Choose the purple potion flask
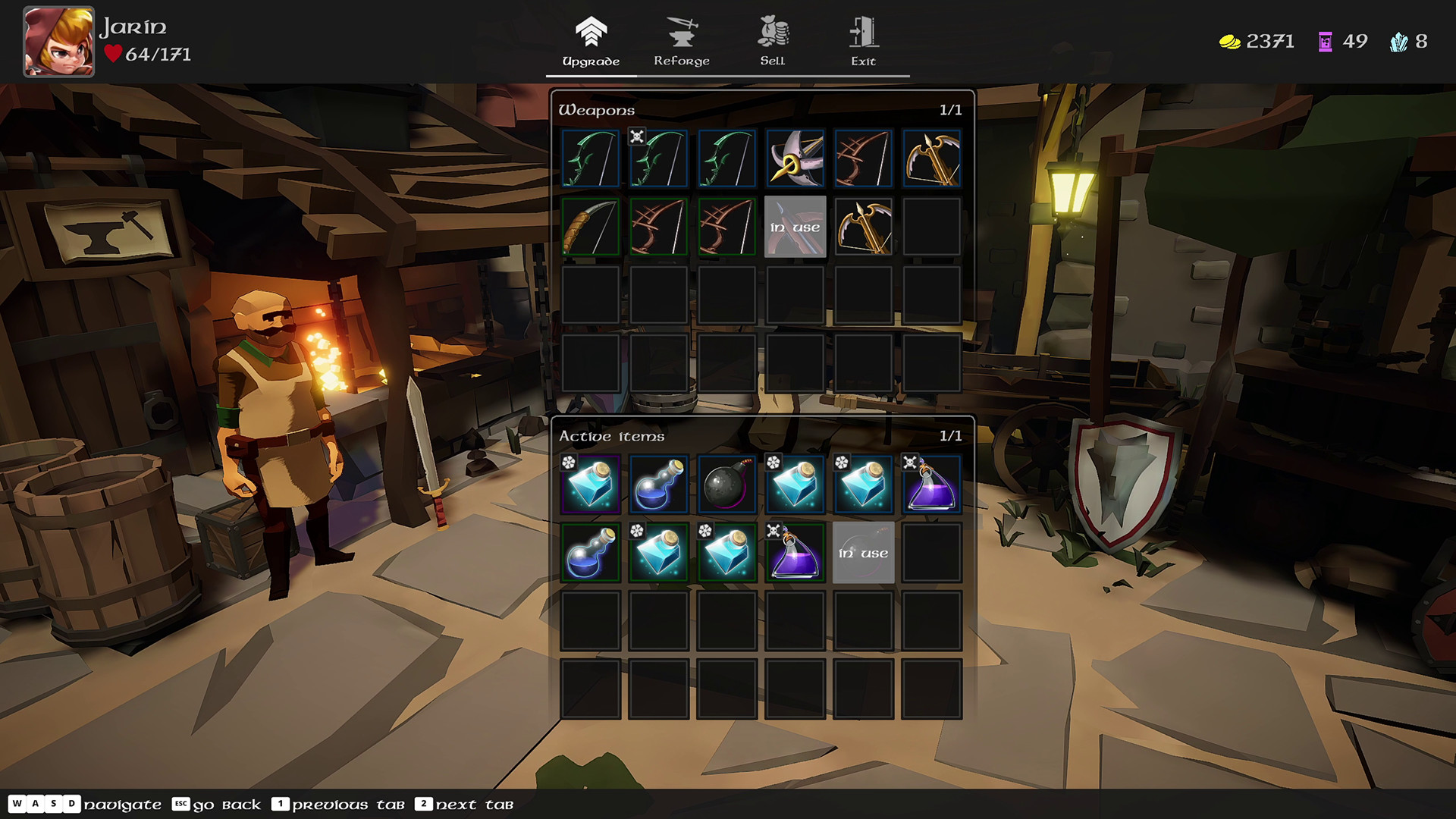This screenshot has width=1456, height=819. click(931, 485)
